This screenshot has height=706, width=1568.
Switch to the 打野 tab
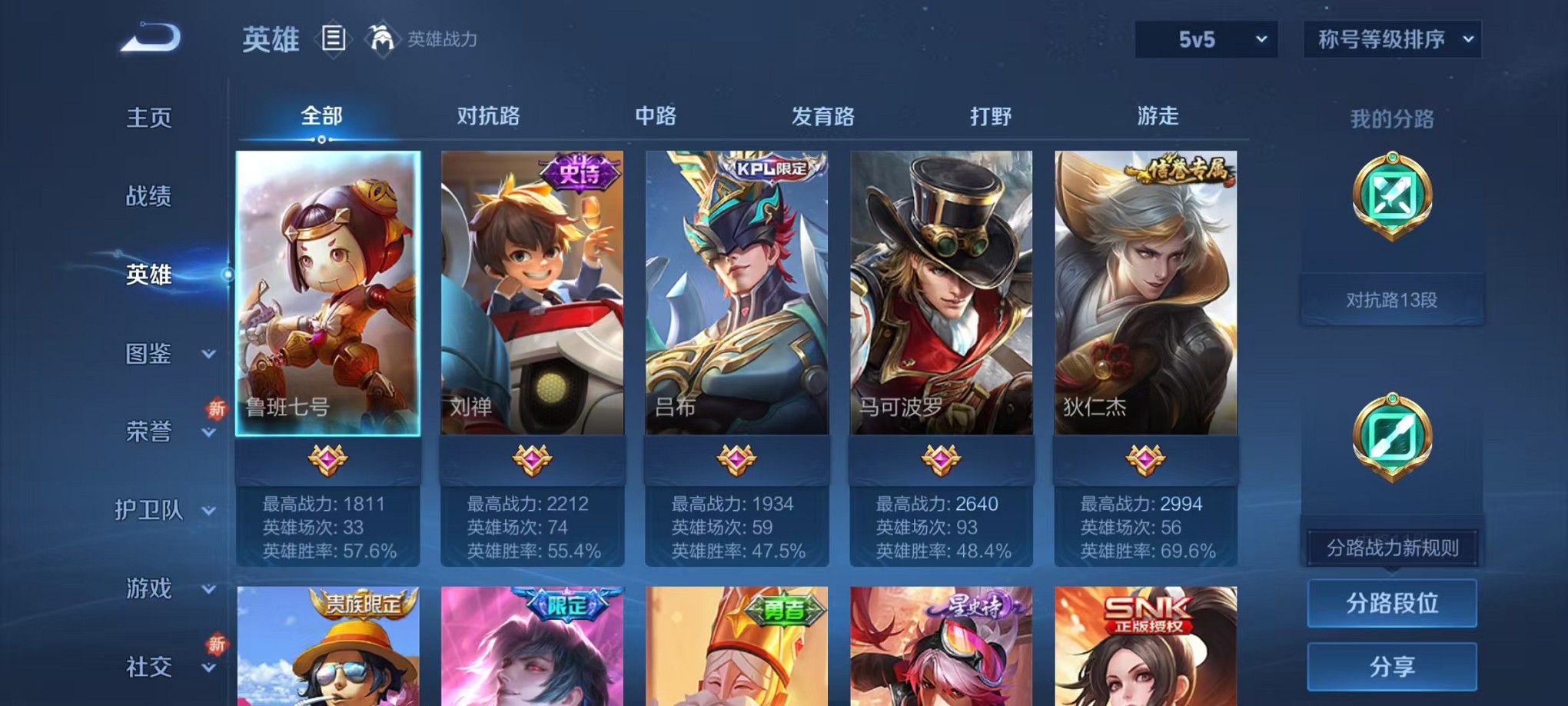[992, 117]
